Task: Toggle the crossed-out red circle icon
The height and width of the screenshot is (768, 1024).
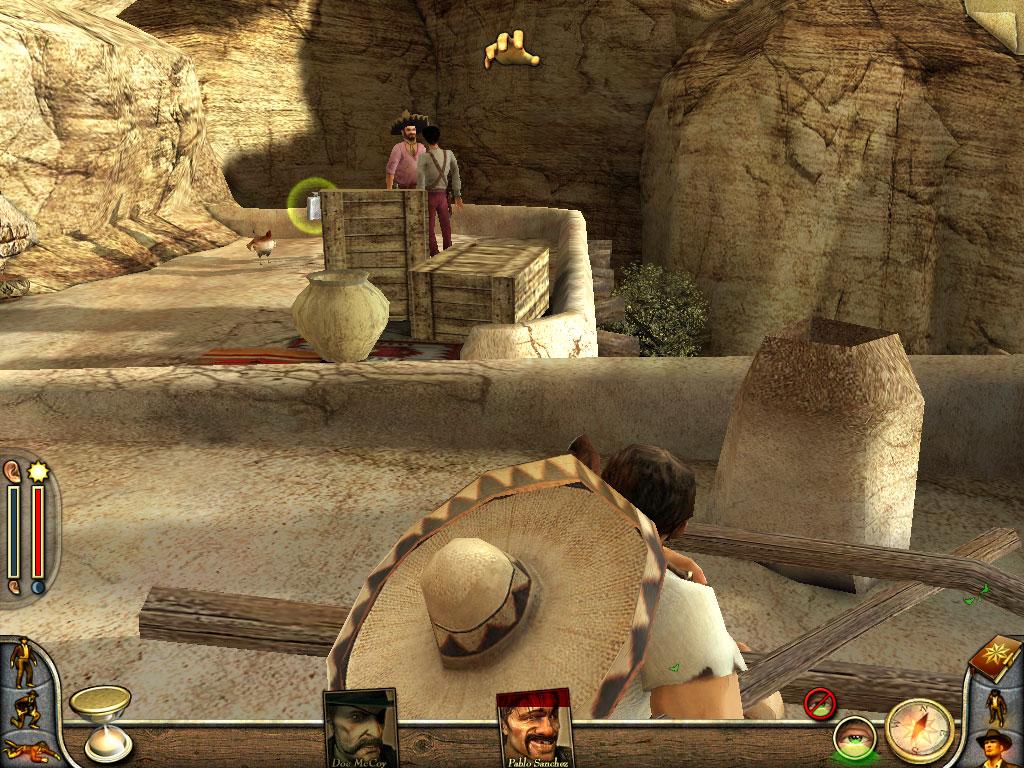Action: pyautogui.click(x=820, y=703)
